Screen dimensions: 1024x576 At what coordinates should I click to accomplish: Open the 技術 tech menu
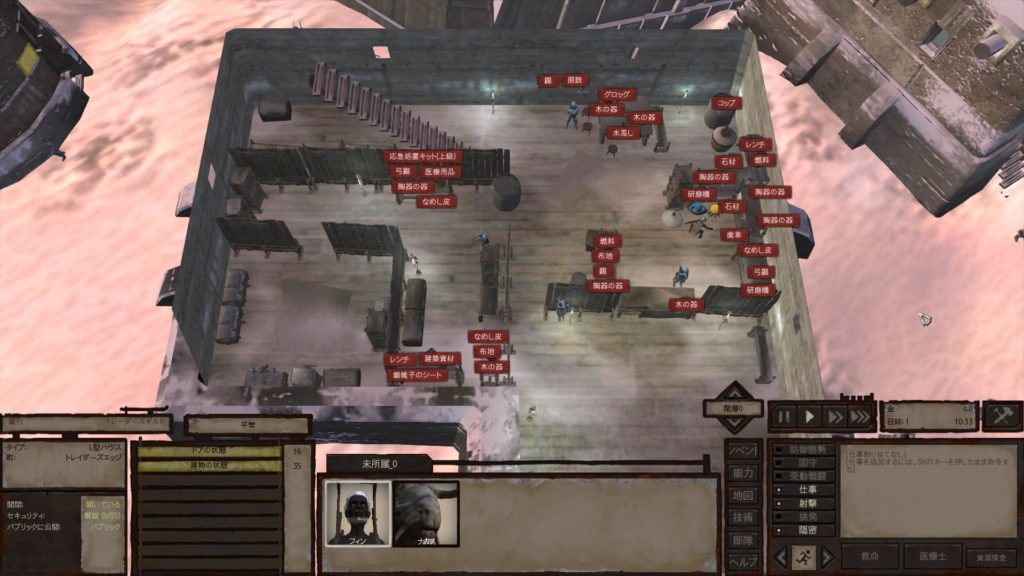pos(742,517)
